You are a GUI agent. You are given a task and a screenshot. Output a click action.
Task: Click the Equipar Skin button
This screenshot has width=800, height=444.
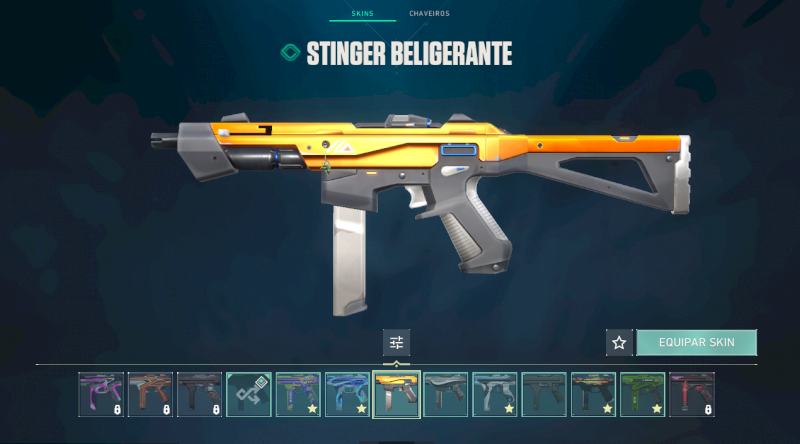point(696,343)
